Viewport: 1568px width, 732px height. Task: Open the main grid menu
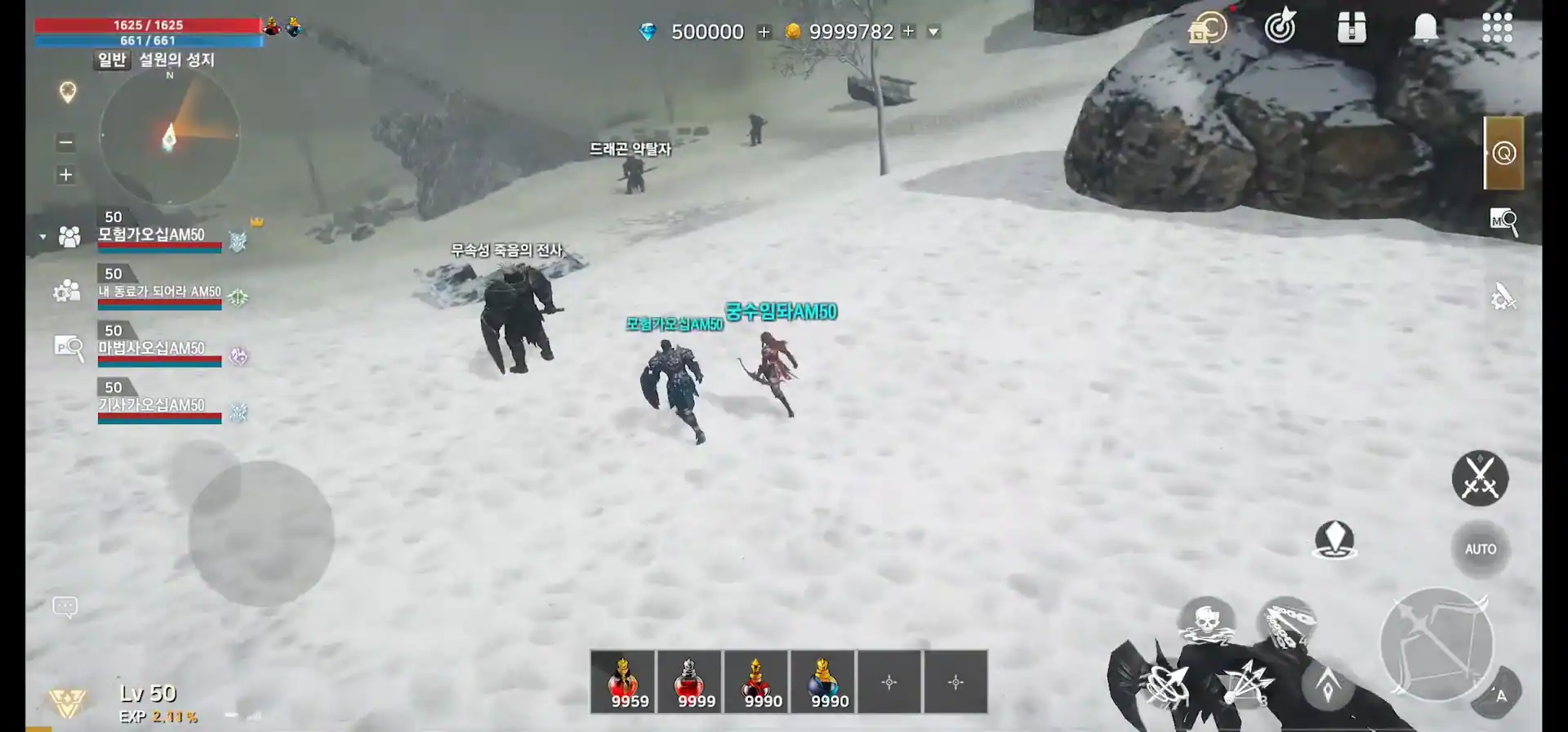click(1497, 28)
